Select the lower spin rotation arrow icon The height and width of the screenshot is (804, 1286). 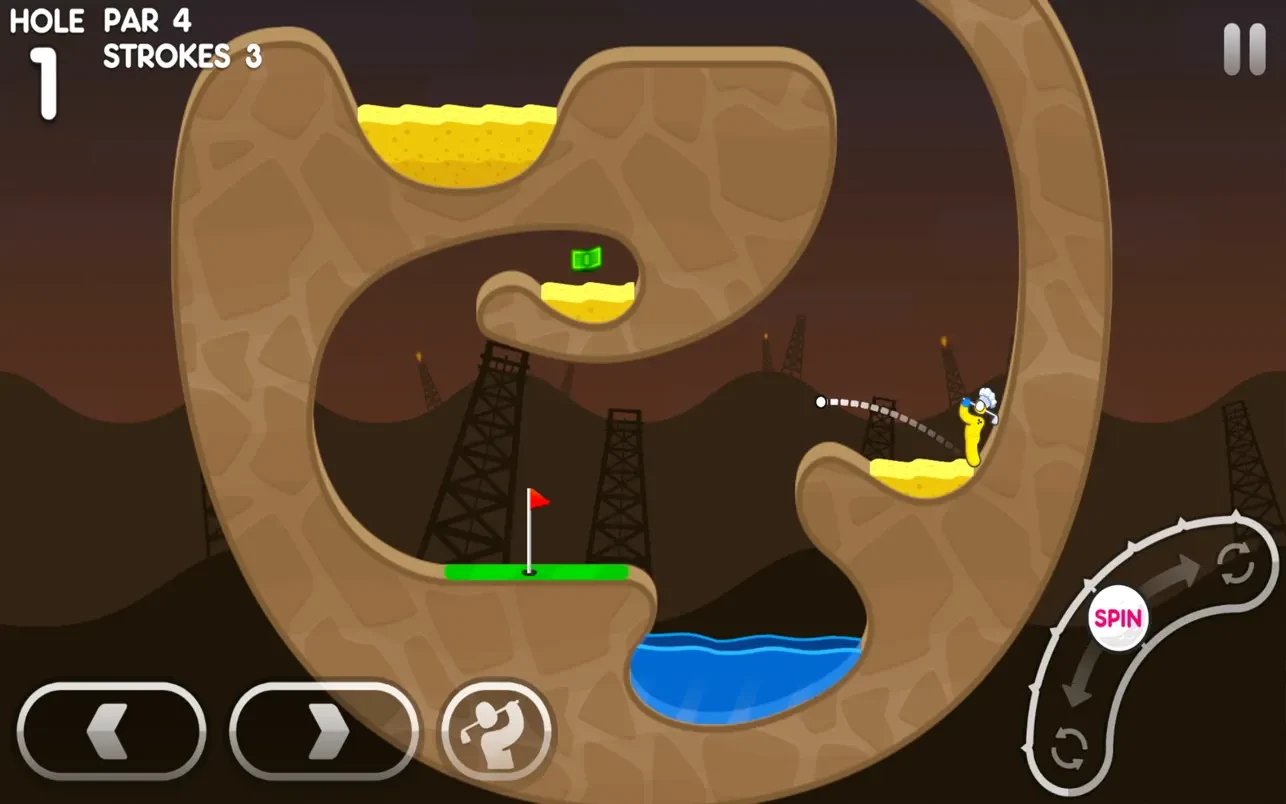coord(1068,746)
